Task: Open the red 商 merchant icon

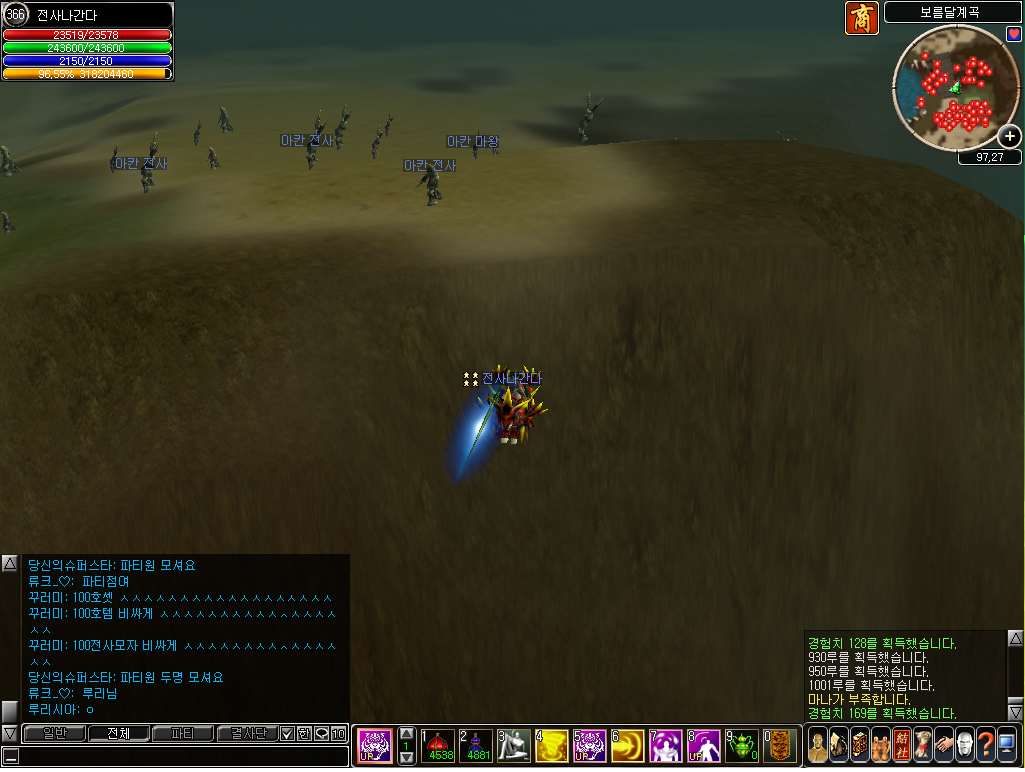Action: pos(862,18)
